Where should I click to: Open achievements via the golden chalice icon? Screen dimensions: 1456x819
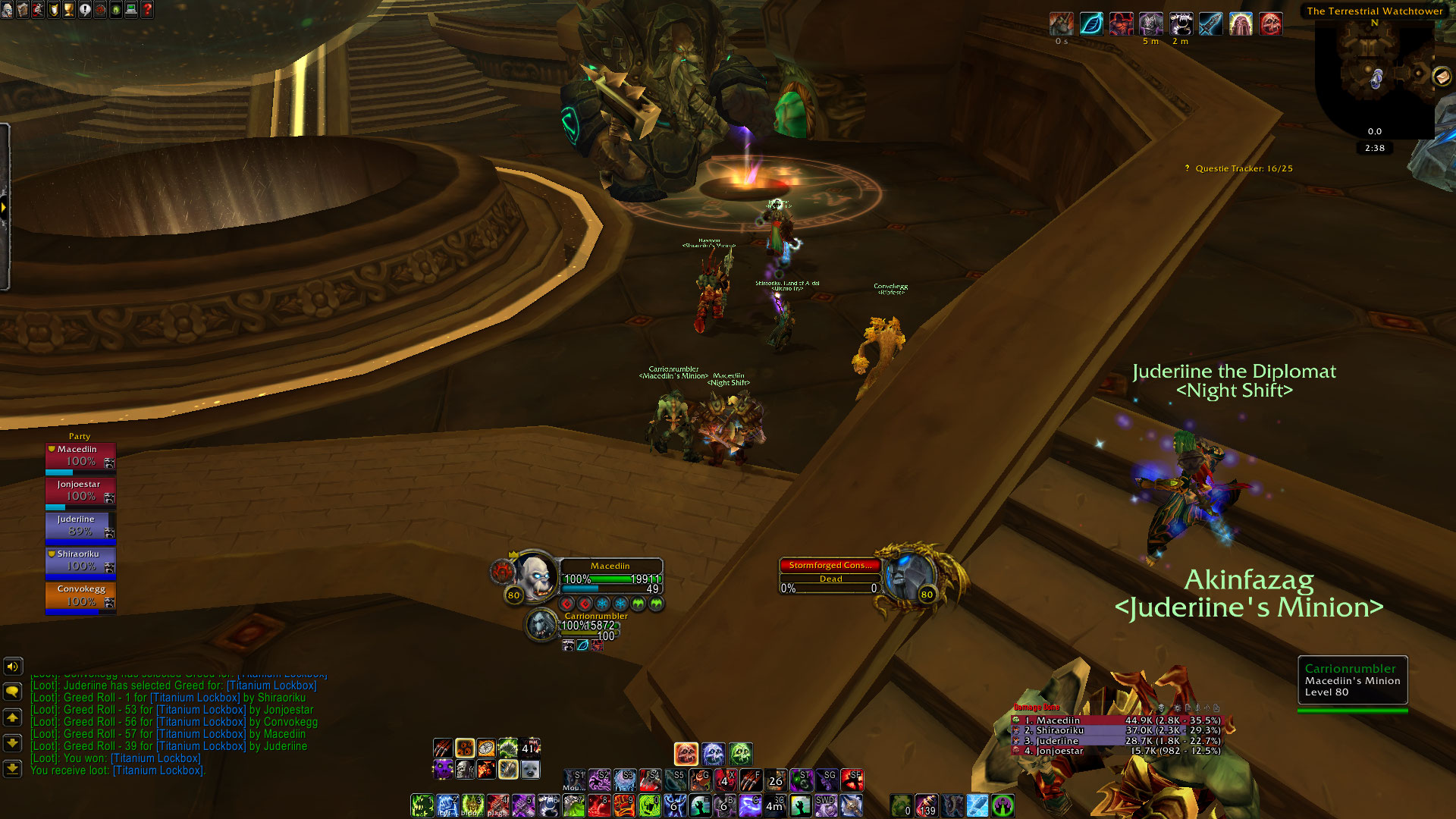[x=69, y=10]
